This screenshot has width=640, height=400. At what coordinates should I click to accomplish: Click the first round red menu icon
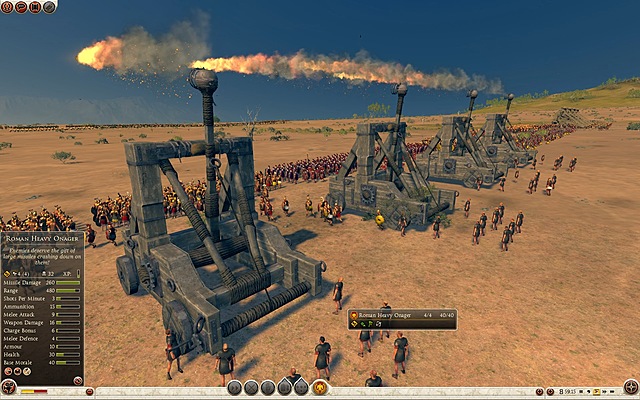pyautogui.click(x=8, y=6)
